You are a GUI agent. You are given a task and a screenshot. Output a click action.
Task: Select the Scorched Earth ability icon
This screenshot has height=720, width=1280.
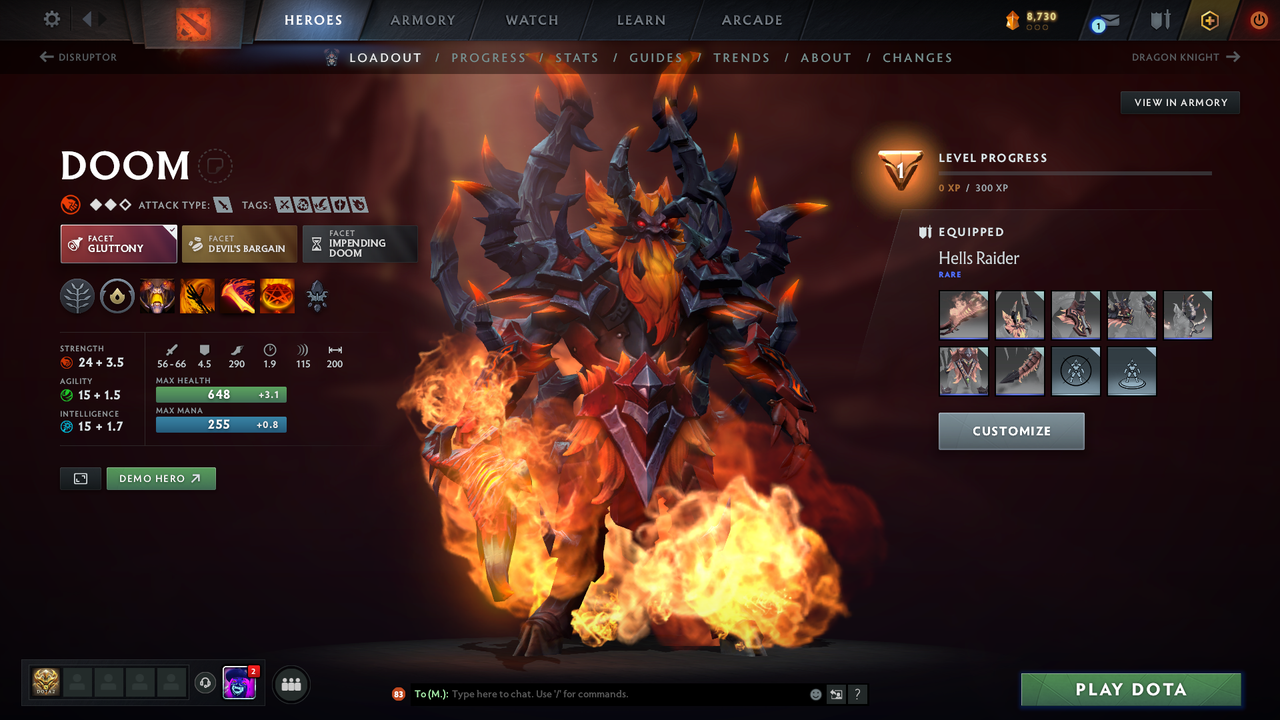click(197, 296)
